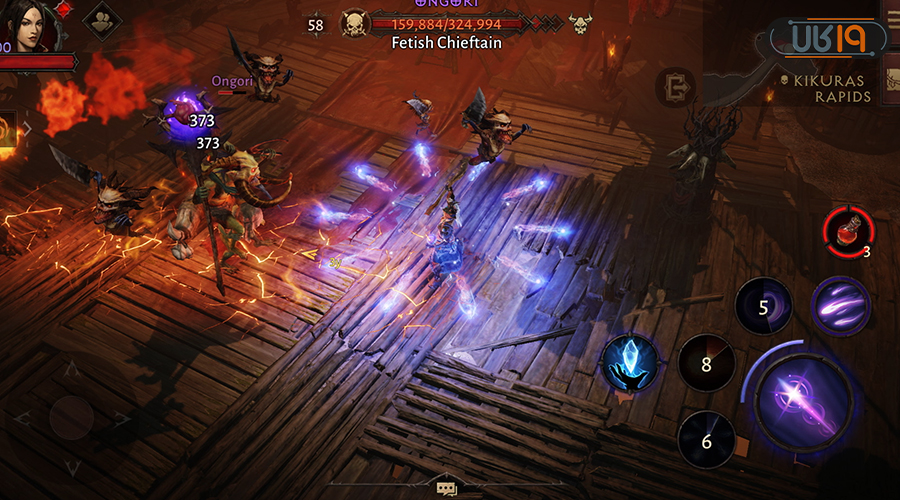Trigger the skill showing cooldown 5
The height and width of the screenshot is (500, 900).
[764, 306]
